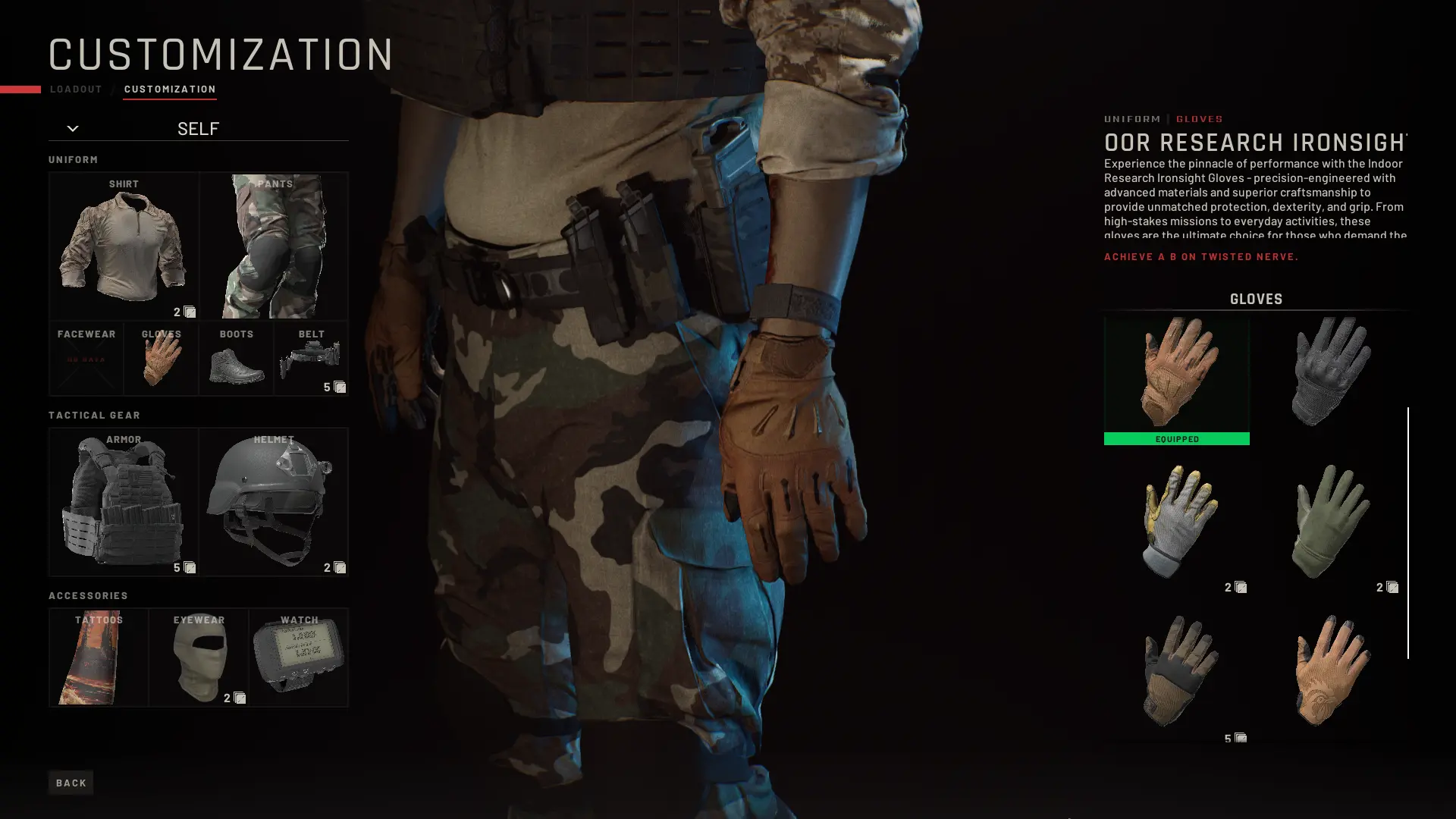
Task: Open the PANTS slot
Action: 274,245
